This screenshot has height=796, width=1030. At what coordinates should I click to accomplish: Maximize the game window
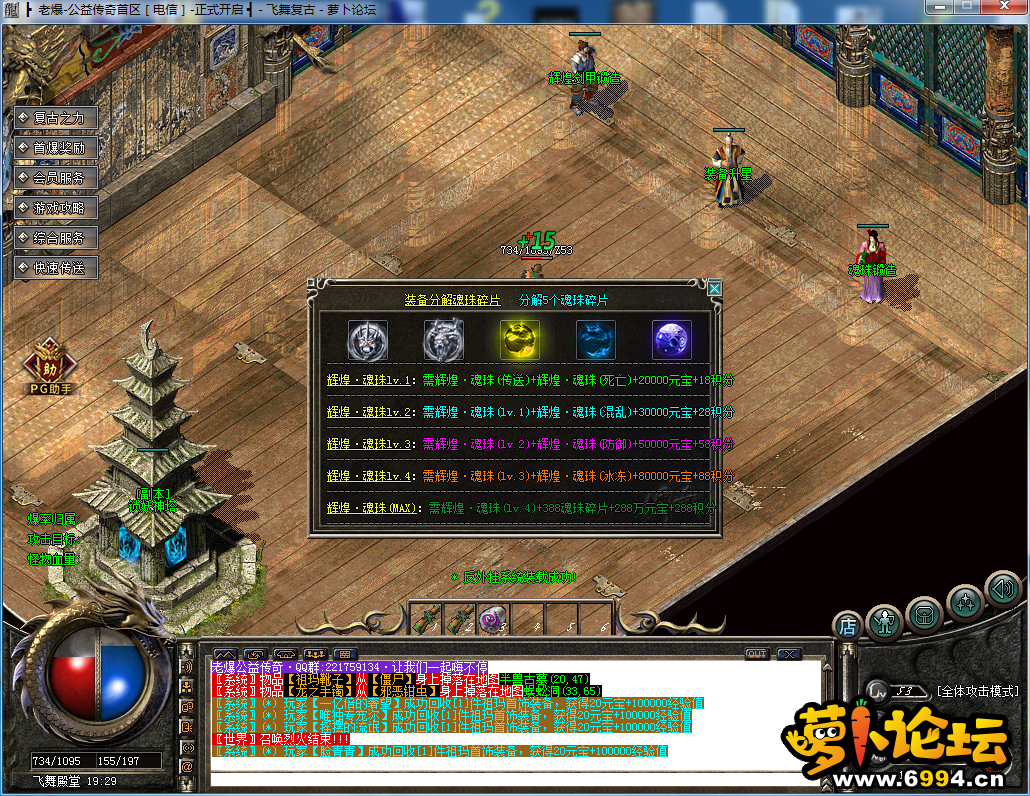pos(967,7)
